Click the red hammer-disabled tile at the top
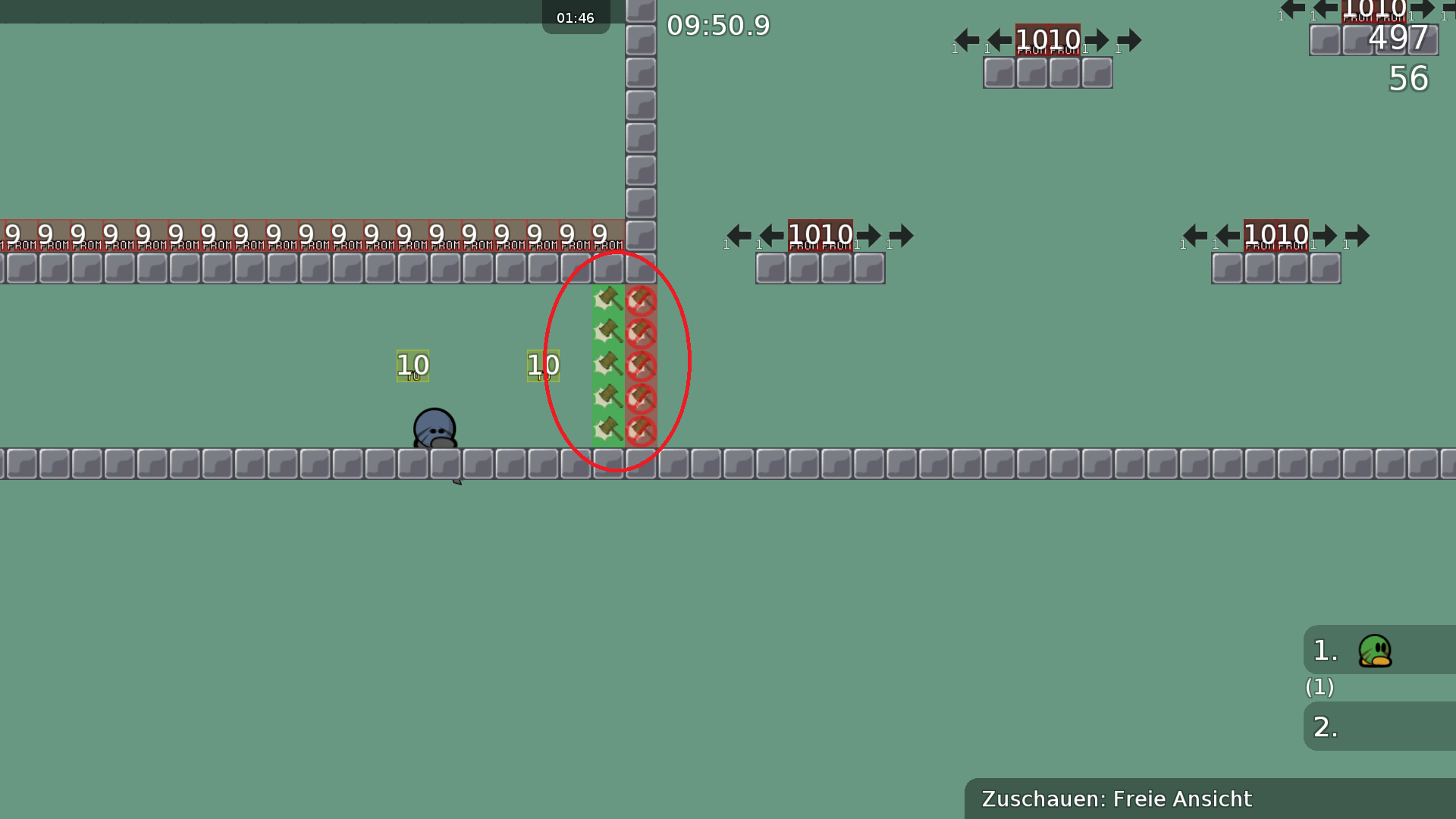The height and width of the screenshot is (819, 1456). (641, 300)
